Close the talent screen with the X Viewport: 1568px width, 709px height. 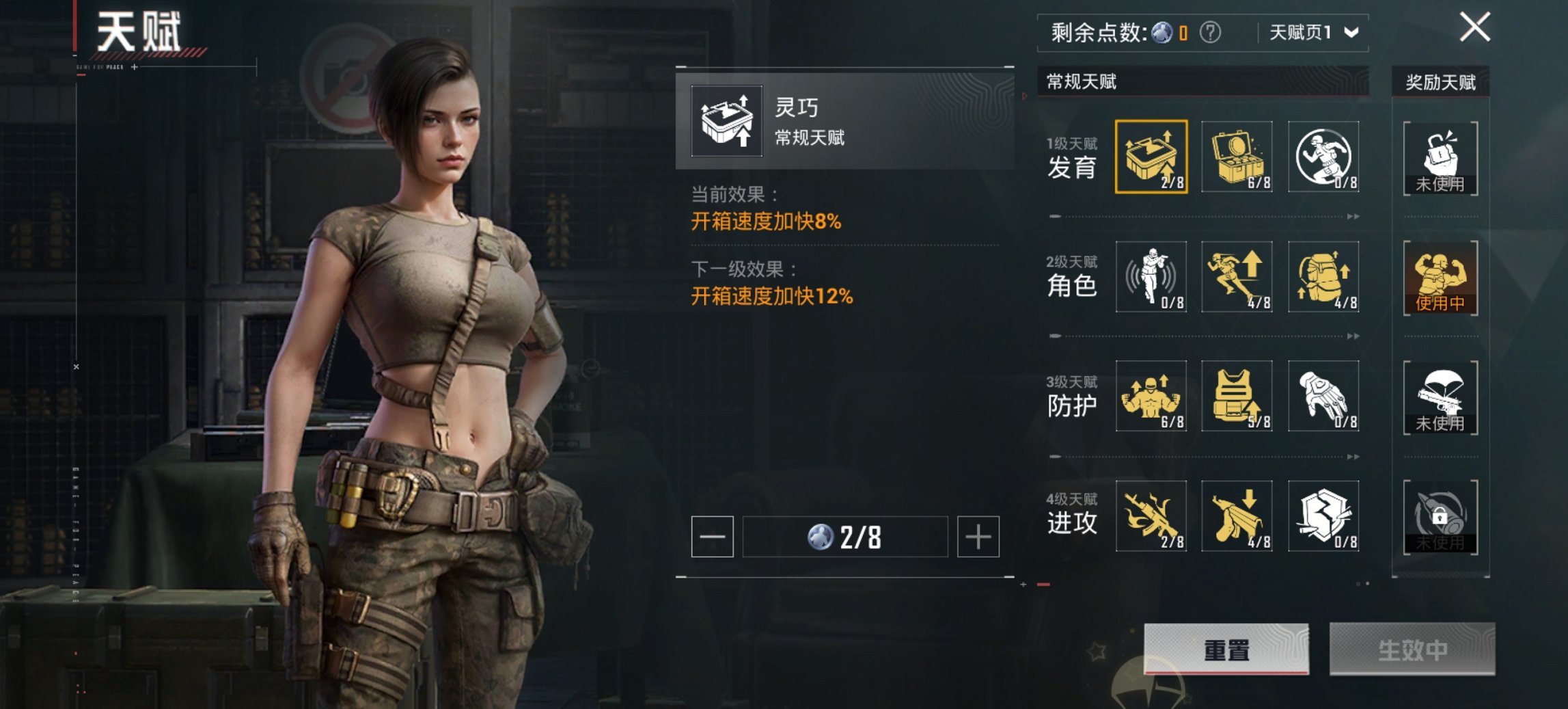[1474, 28]
